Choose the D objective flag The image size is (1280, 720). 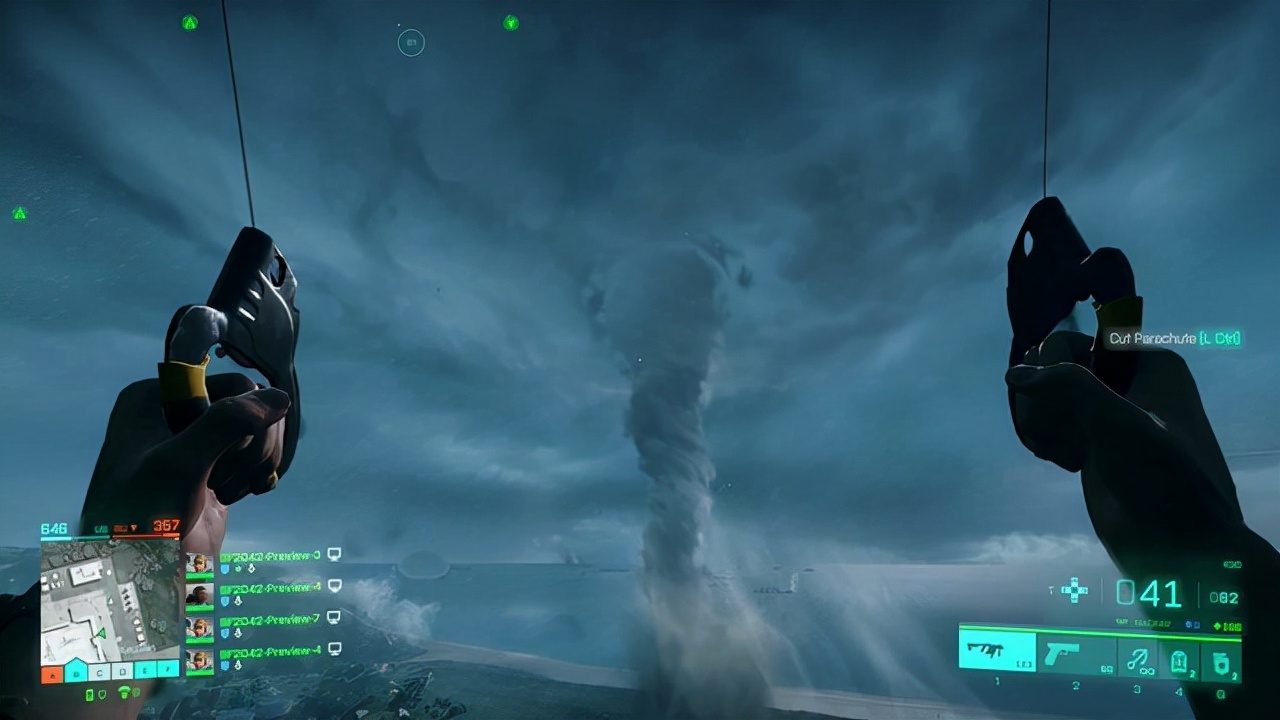pyautogui.click(x=121, y=672)
